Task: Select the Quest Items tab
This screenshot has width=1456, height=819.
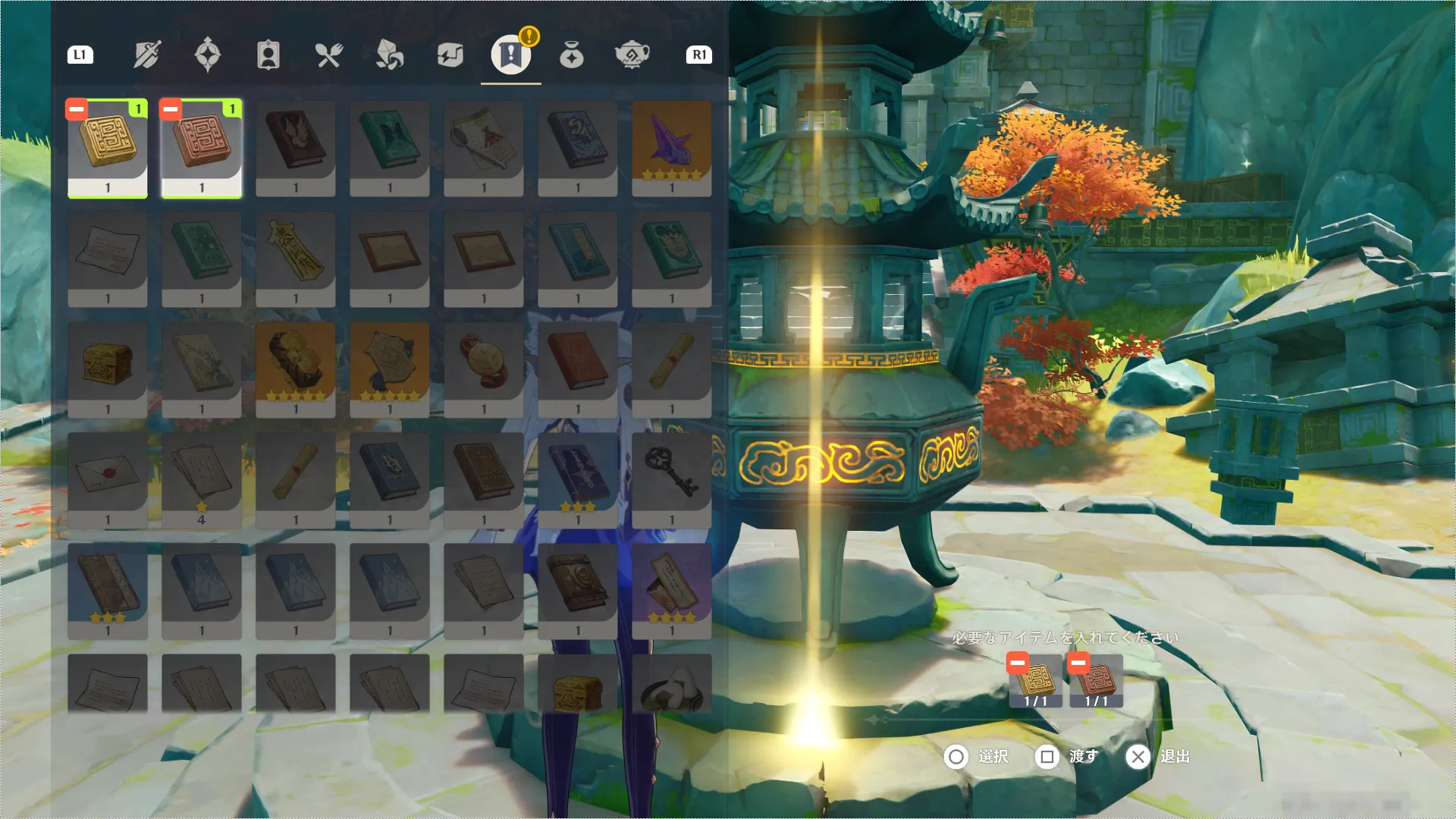Action: tap(510, 55)
